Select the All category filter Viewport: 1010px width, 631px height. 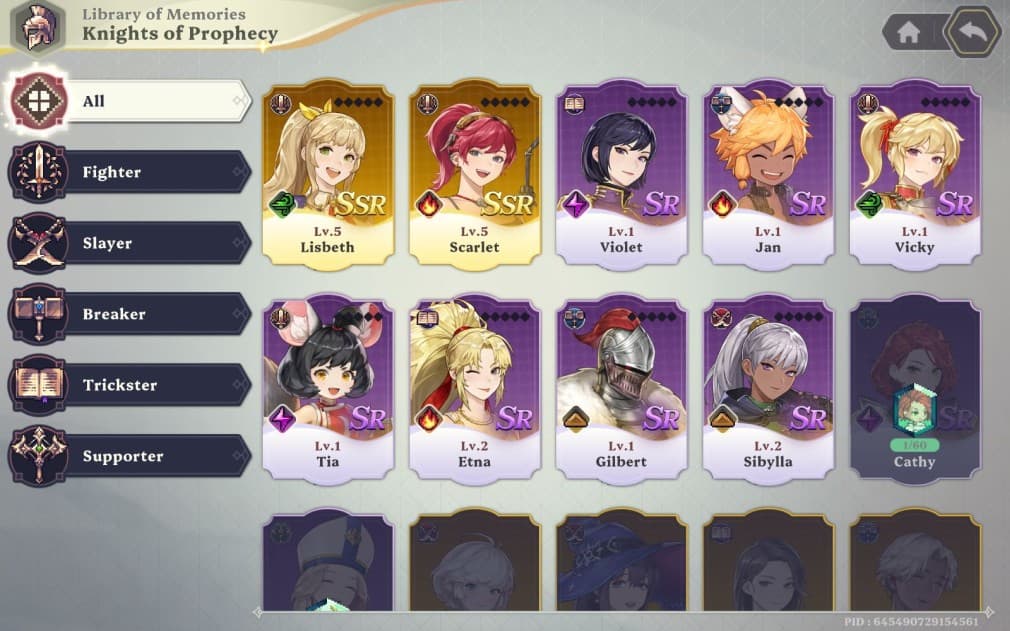[x=130, y=101]
